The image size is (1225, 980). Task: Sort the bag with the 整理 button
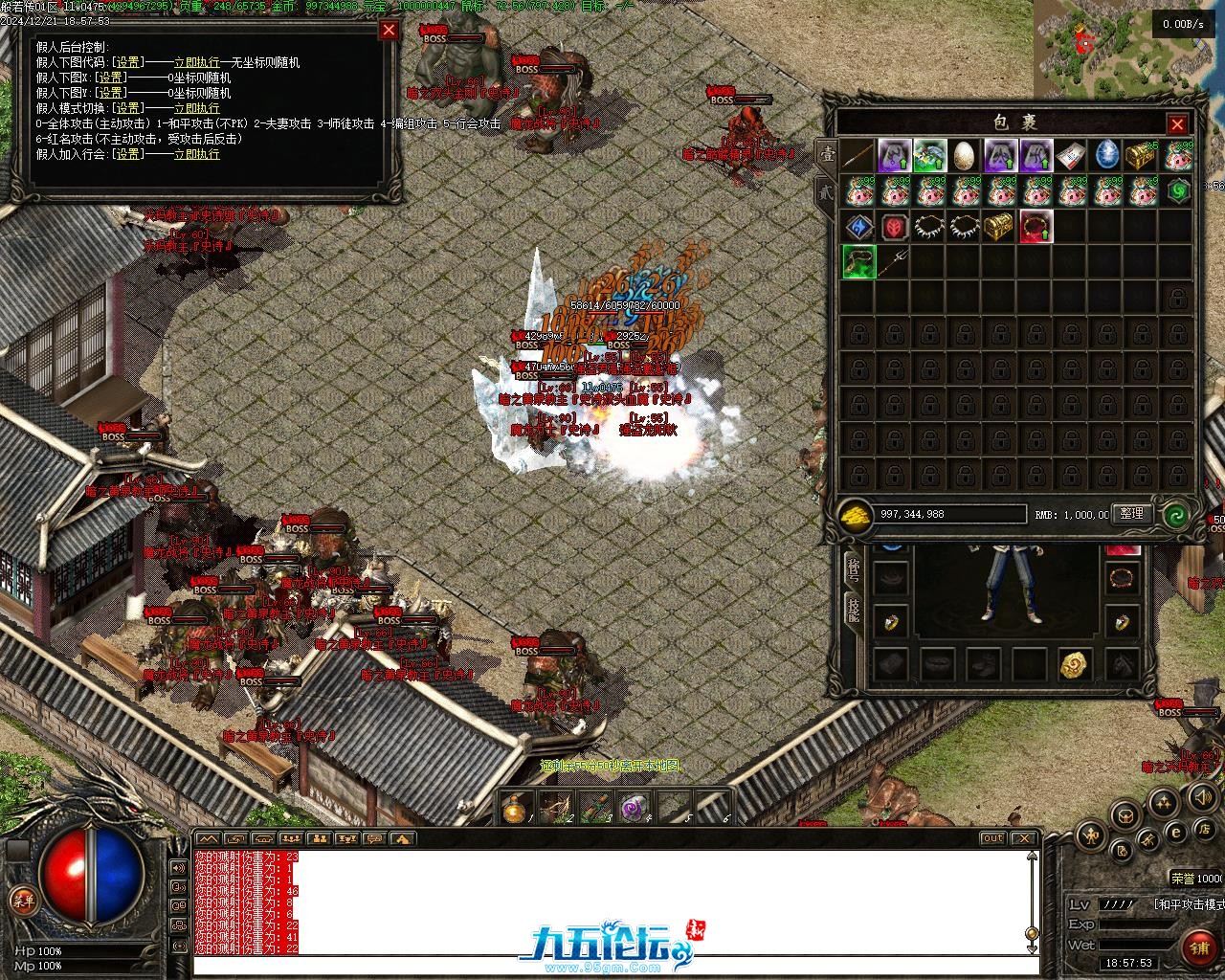[x=1131, y=514]
